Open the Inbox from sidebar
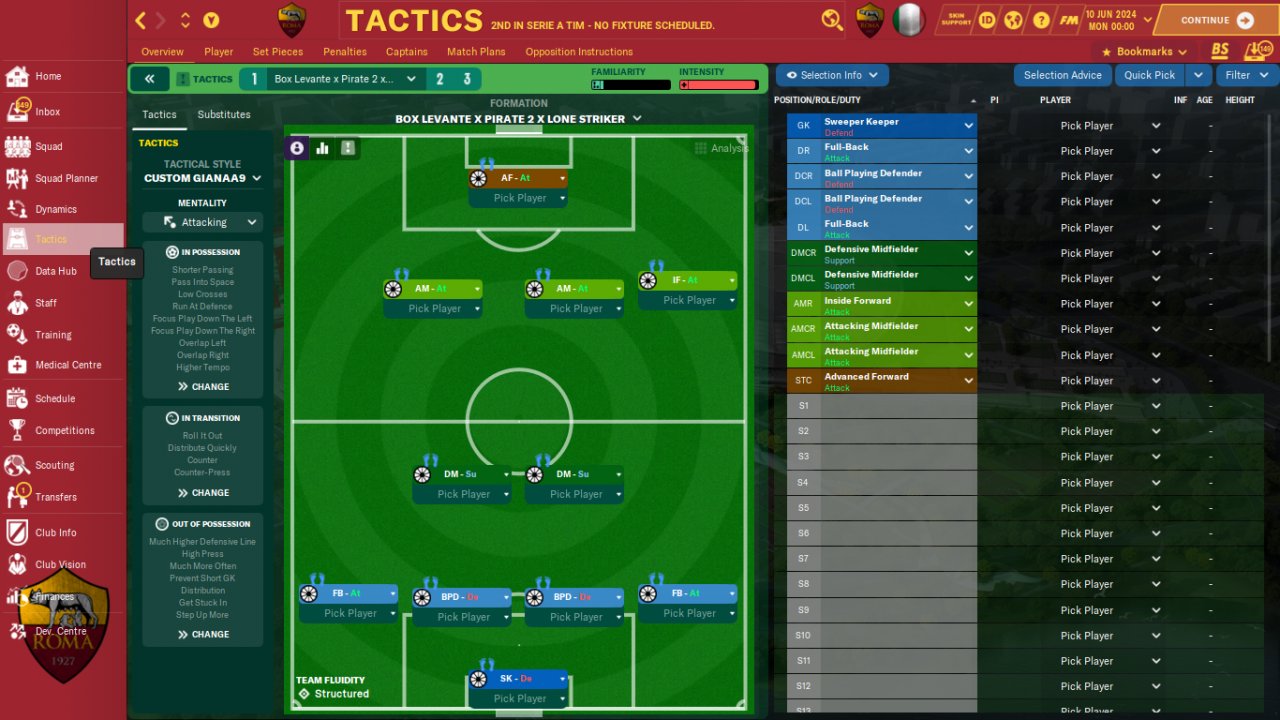The height and width of the screenshot is (720, 1280). pyautogui.click(x=47, y=112)
